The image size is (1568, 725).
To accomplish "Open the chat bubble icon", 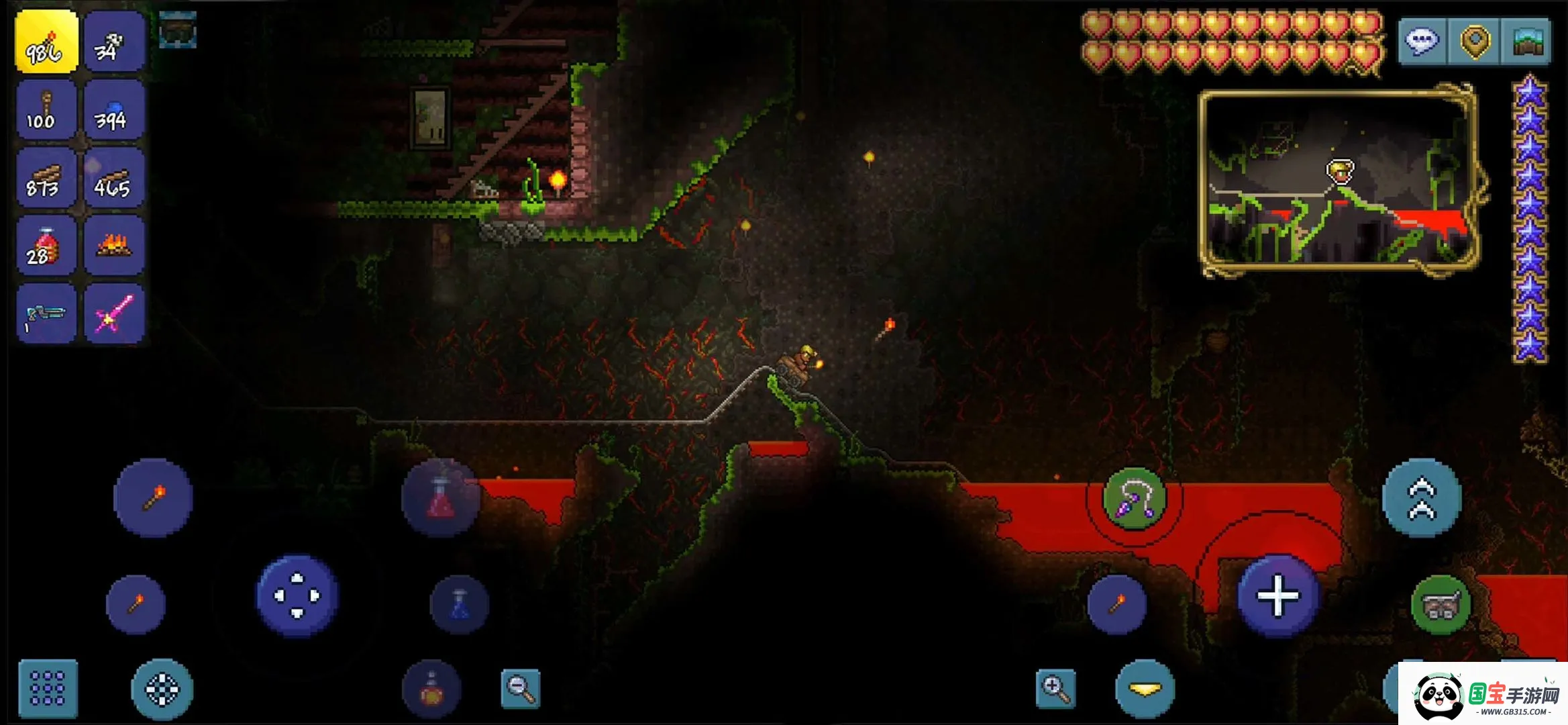I will (1423, 42).
